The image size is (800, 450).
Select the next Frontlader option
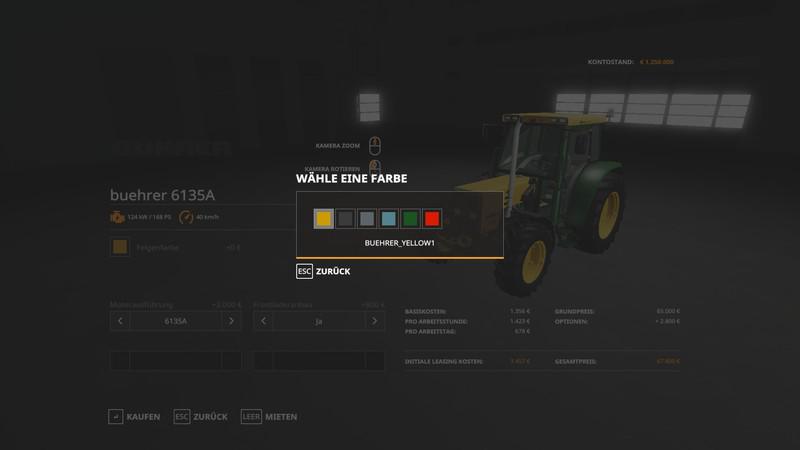(374, 321)
